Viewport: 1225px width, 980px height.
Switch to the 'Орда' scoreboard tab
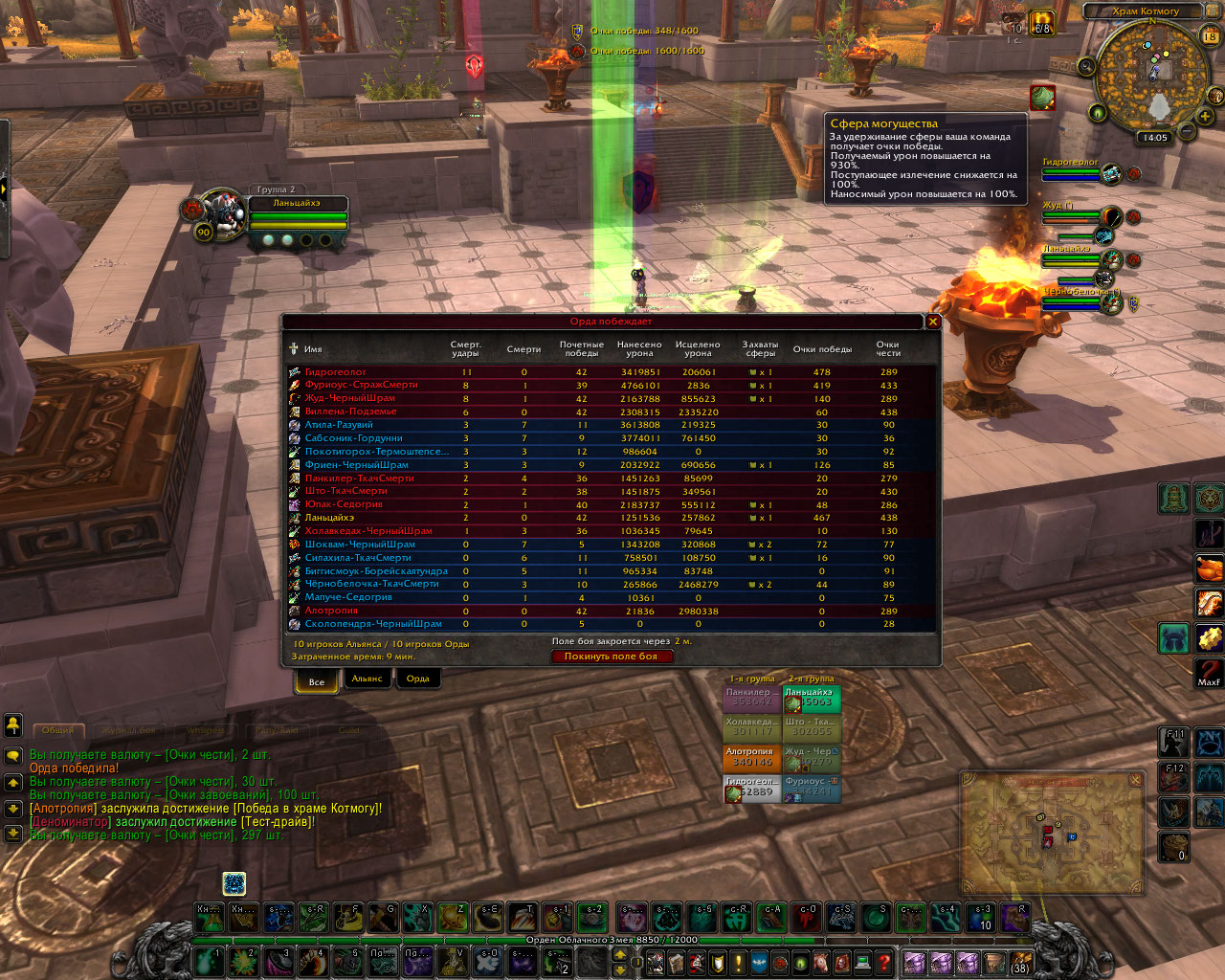coord(418,679)
